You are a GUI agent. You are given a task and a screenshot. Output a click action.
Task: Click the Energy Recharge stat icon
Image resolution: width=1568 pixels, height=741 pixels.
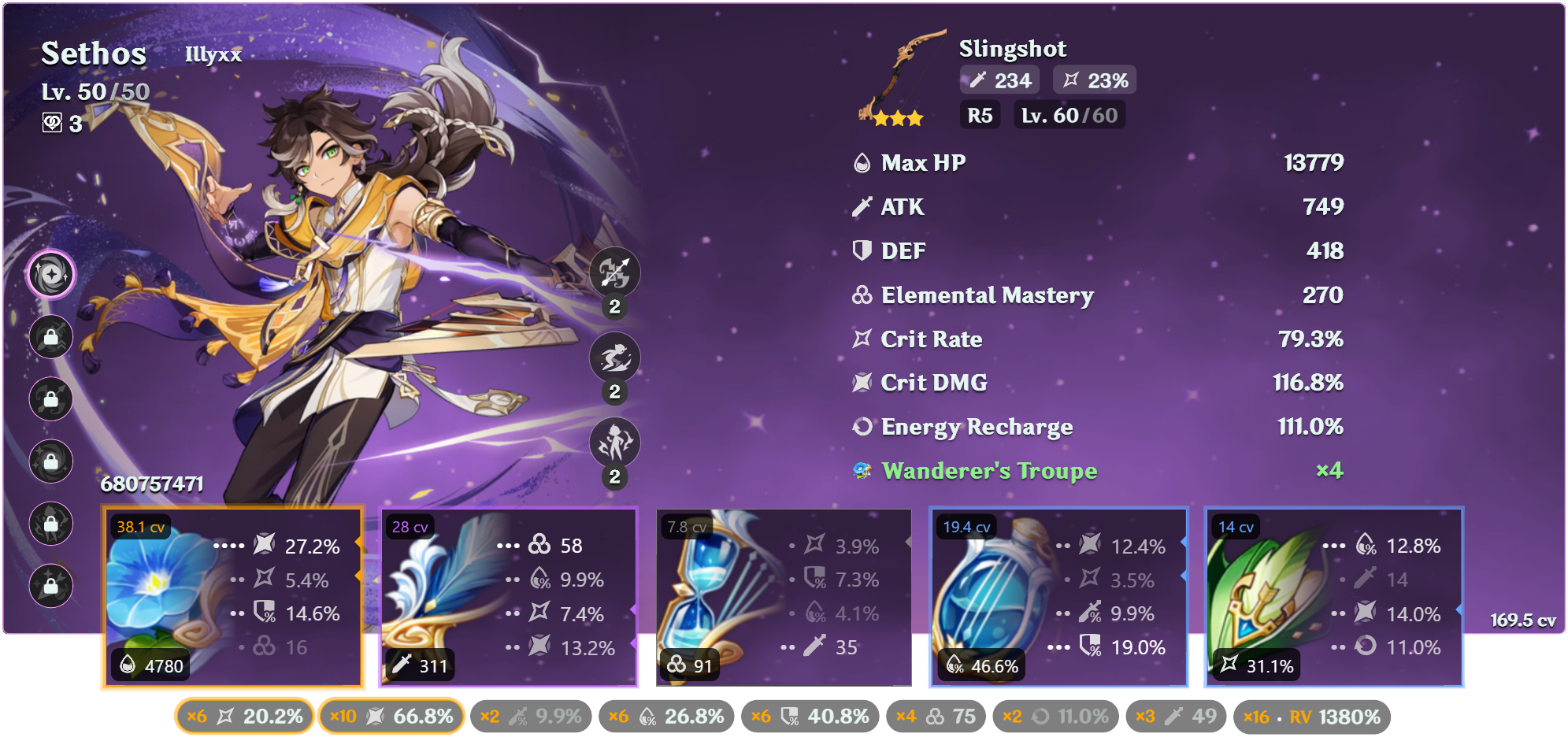862,426
